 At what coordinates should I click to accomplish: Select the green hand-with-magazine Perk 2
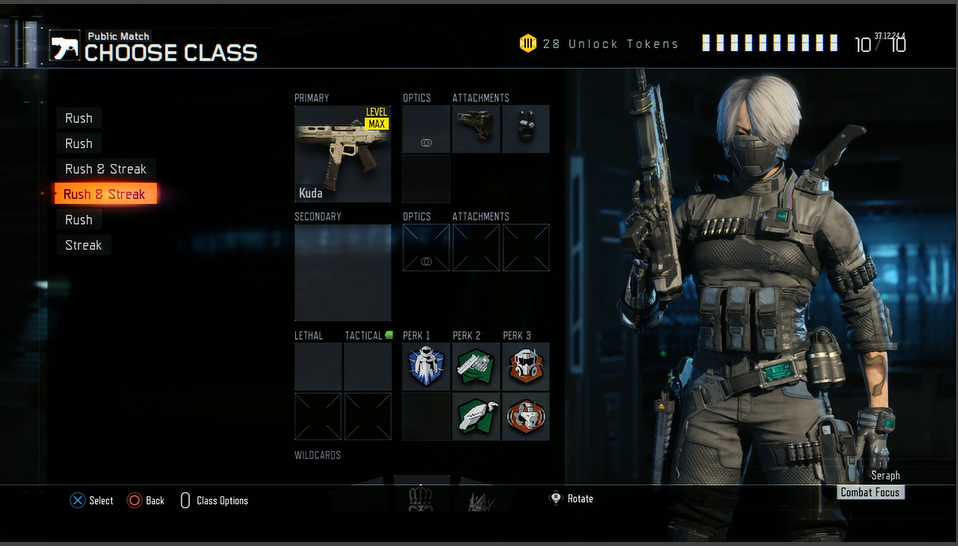475,367
